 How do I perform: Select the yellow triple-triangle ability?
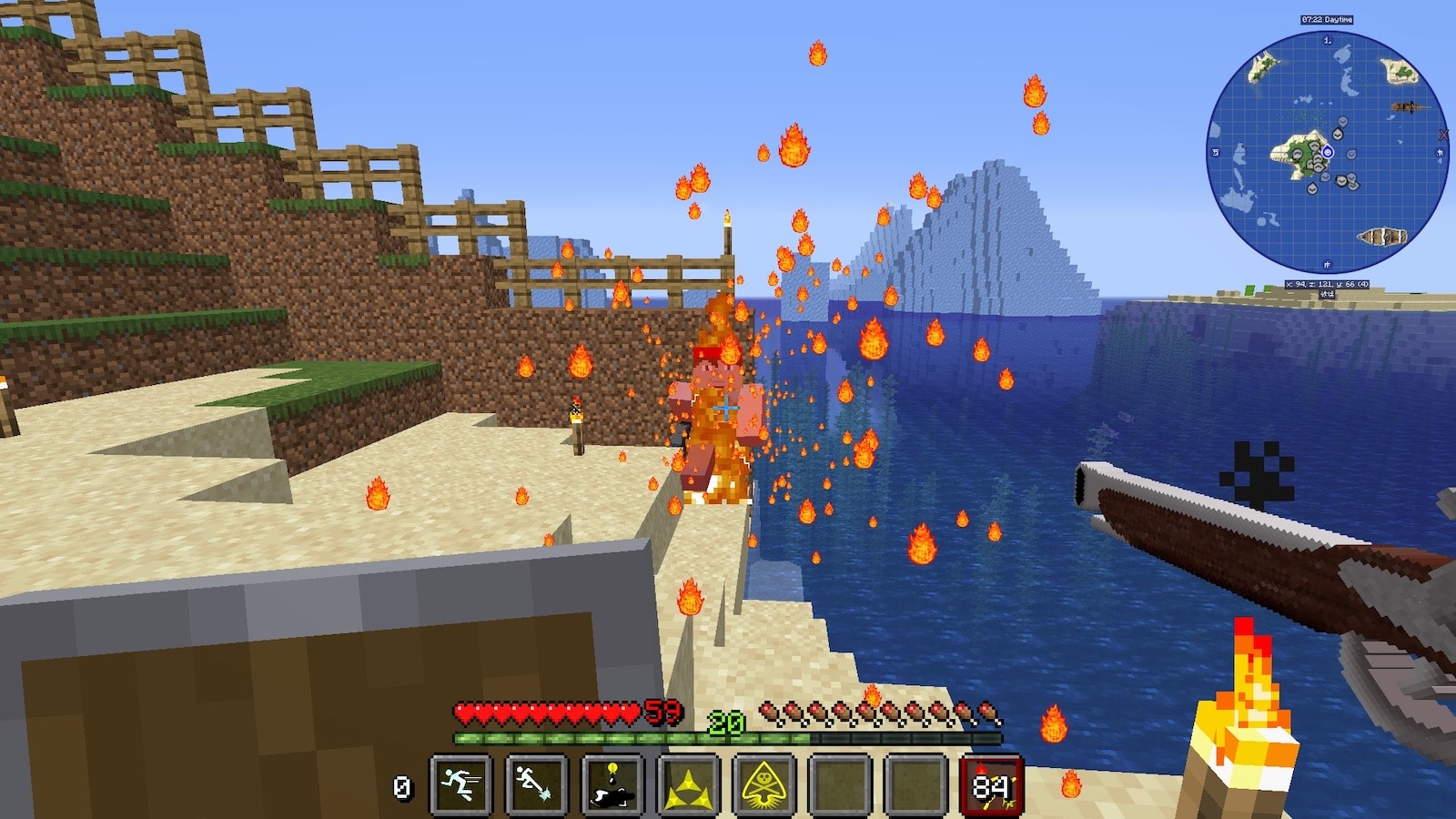(689, 784)
